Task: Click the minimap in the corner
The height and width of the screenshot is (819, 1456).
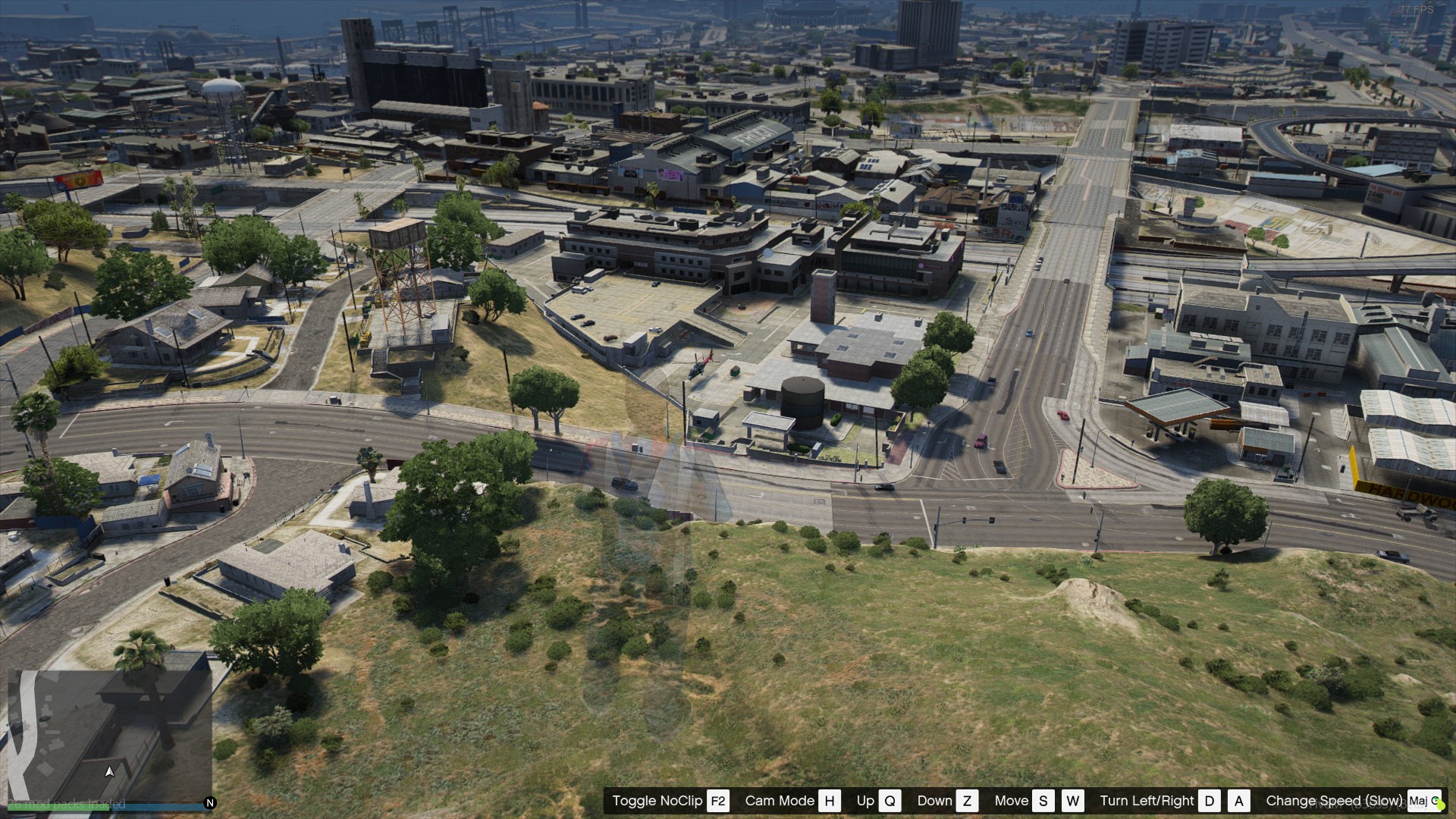Action: click(109, 733)
